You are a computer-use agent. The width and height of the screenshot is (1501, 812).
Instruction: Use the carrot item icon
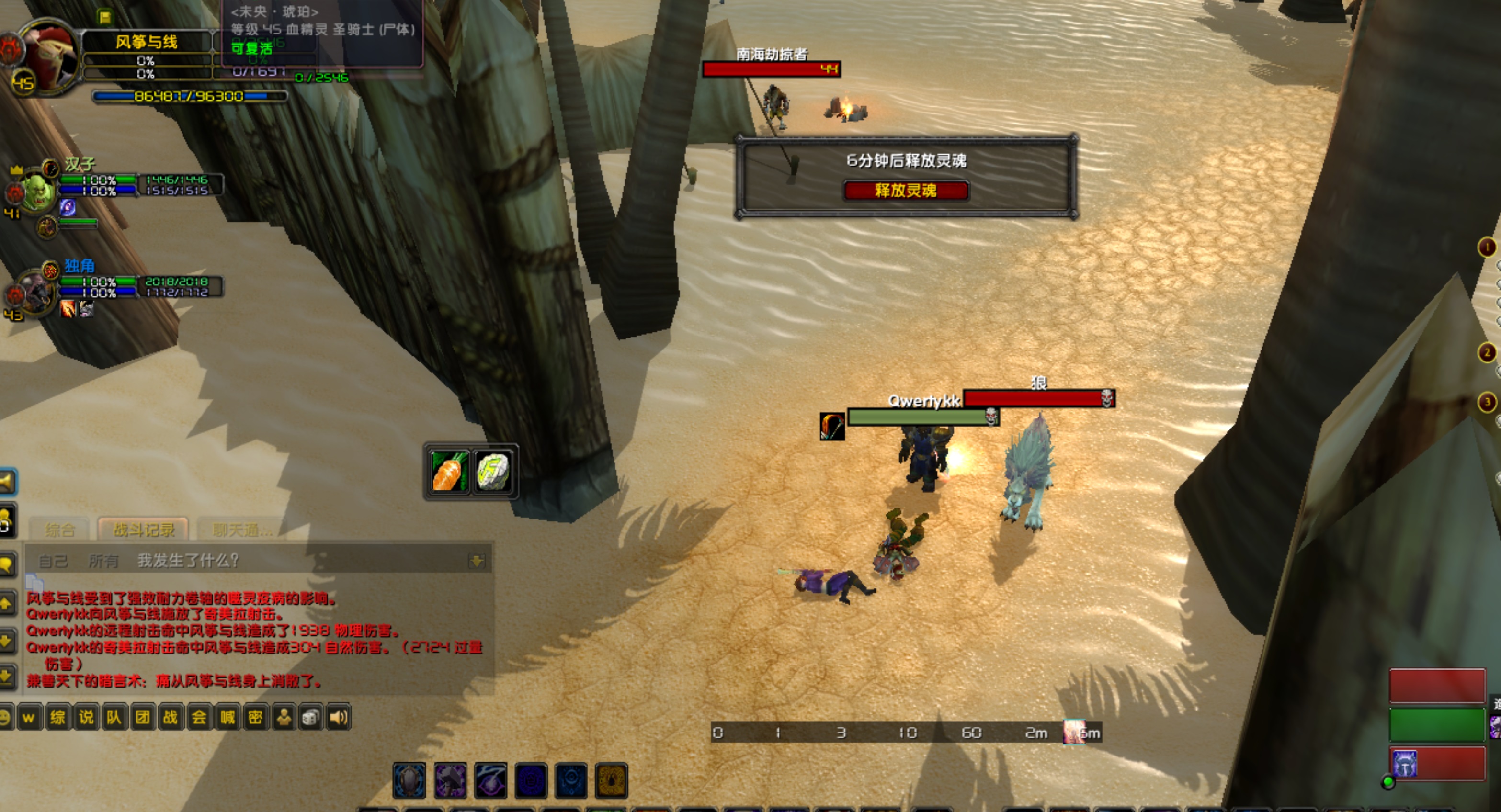tap(449, 471)
